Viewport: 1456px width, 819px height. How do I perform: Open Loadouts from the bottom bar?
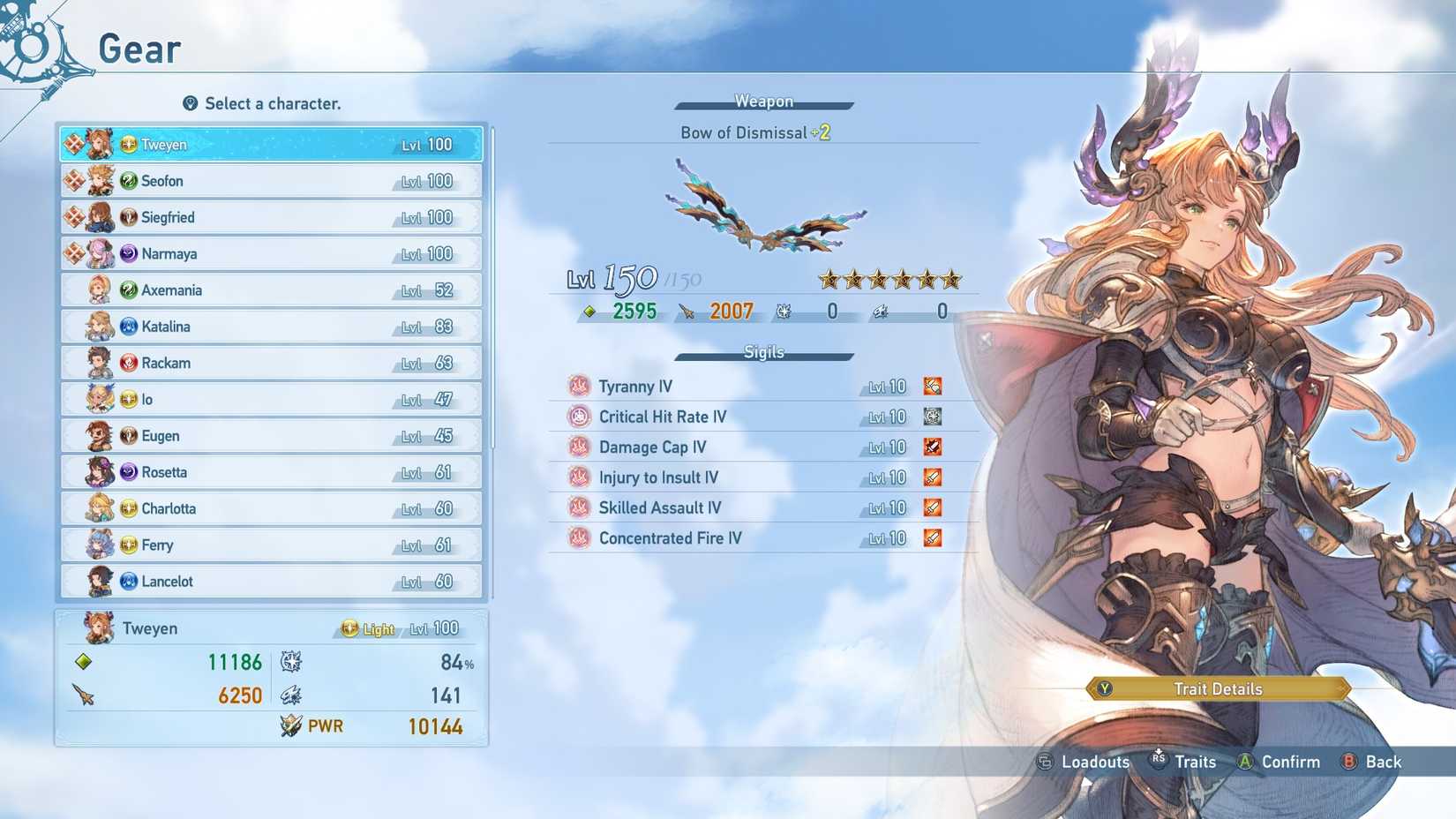point(1094,762)
